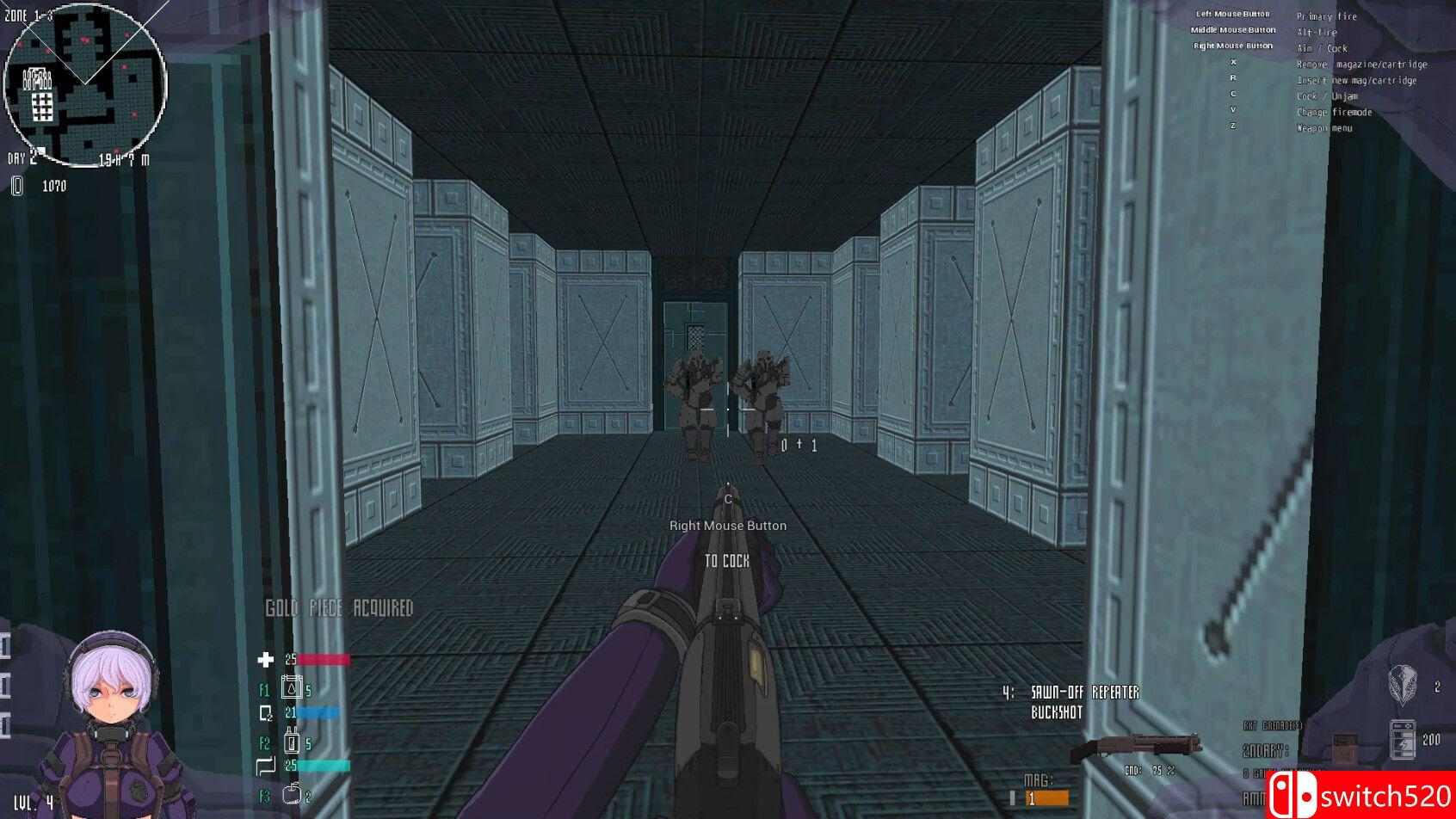Click the F3 grenade item icon
This screenshot has width=1456, height=819.
click(293, 793)
